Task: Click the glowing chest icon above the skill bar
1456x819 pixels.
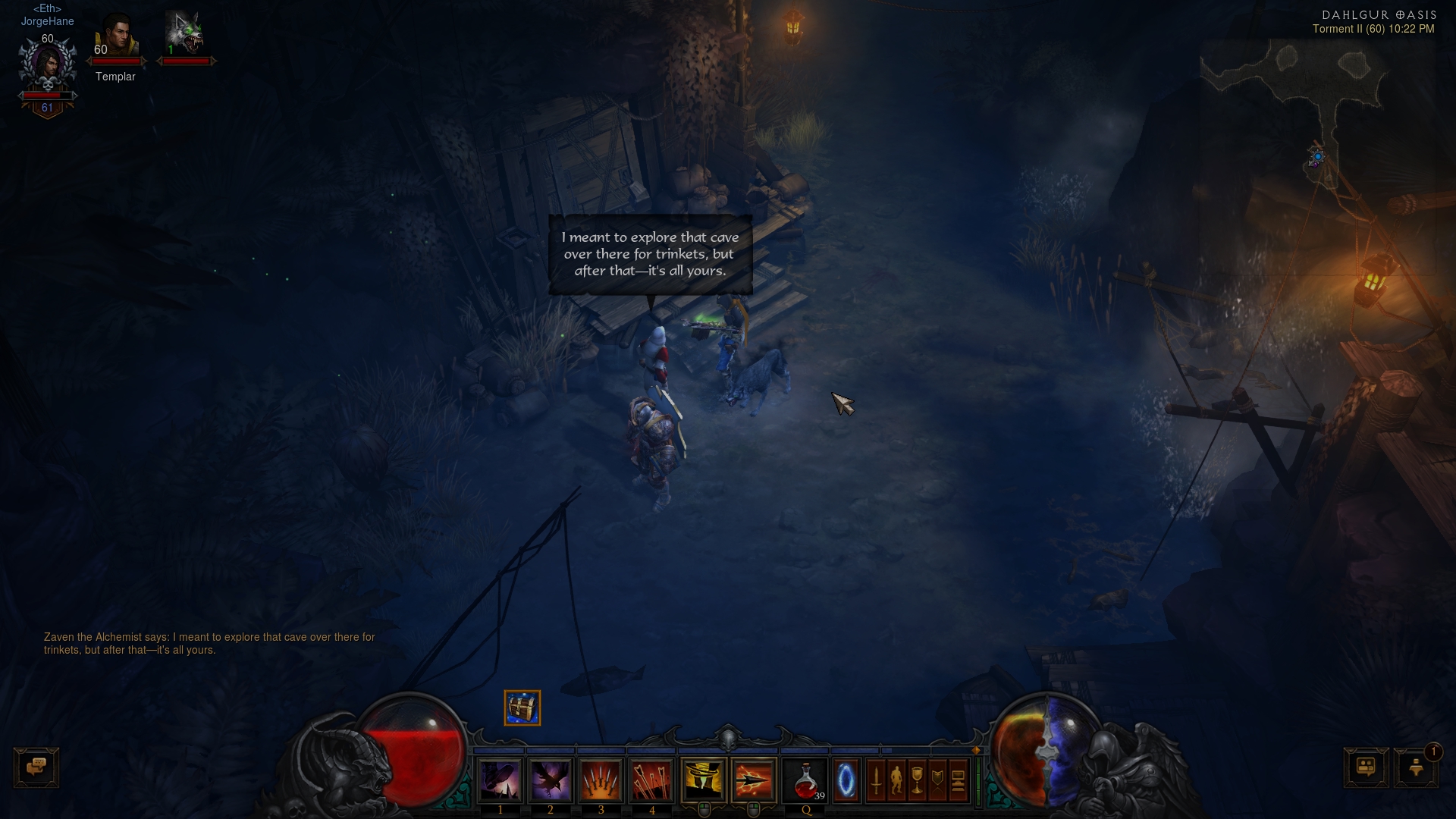Action: point(522,707)
